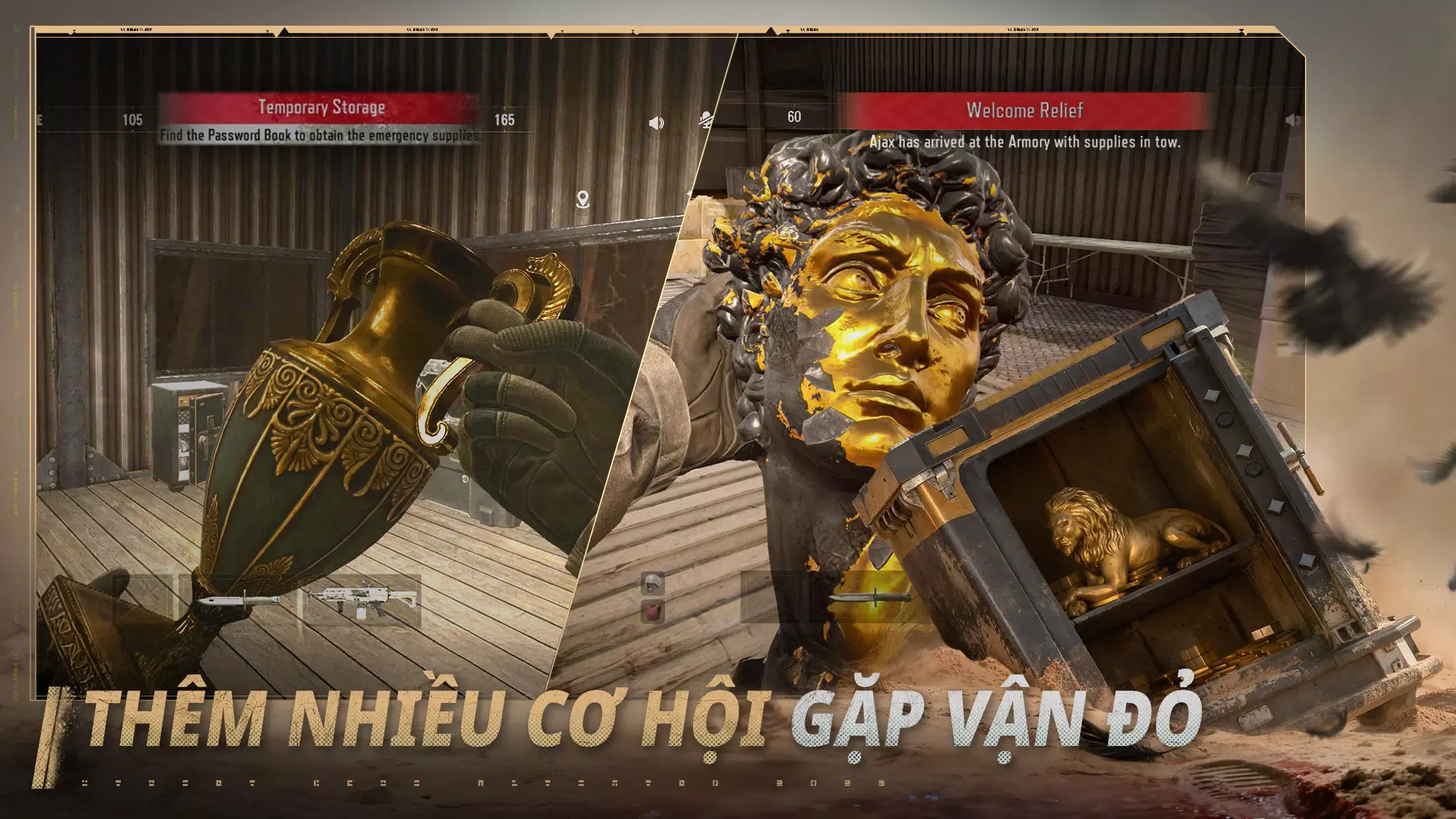
Task: Unmute the crossed-out microphone
Action: coord(704,121)
